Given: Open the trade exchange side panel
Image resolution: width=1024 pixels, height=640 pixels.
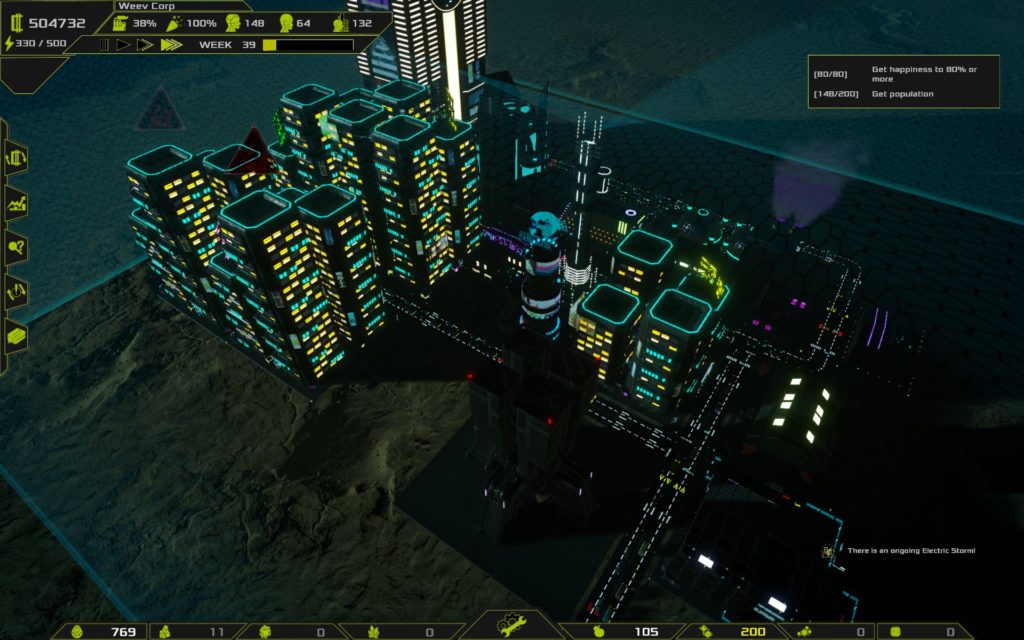Looking at the screenshot, I should 16,157.
